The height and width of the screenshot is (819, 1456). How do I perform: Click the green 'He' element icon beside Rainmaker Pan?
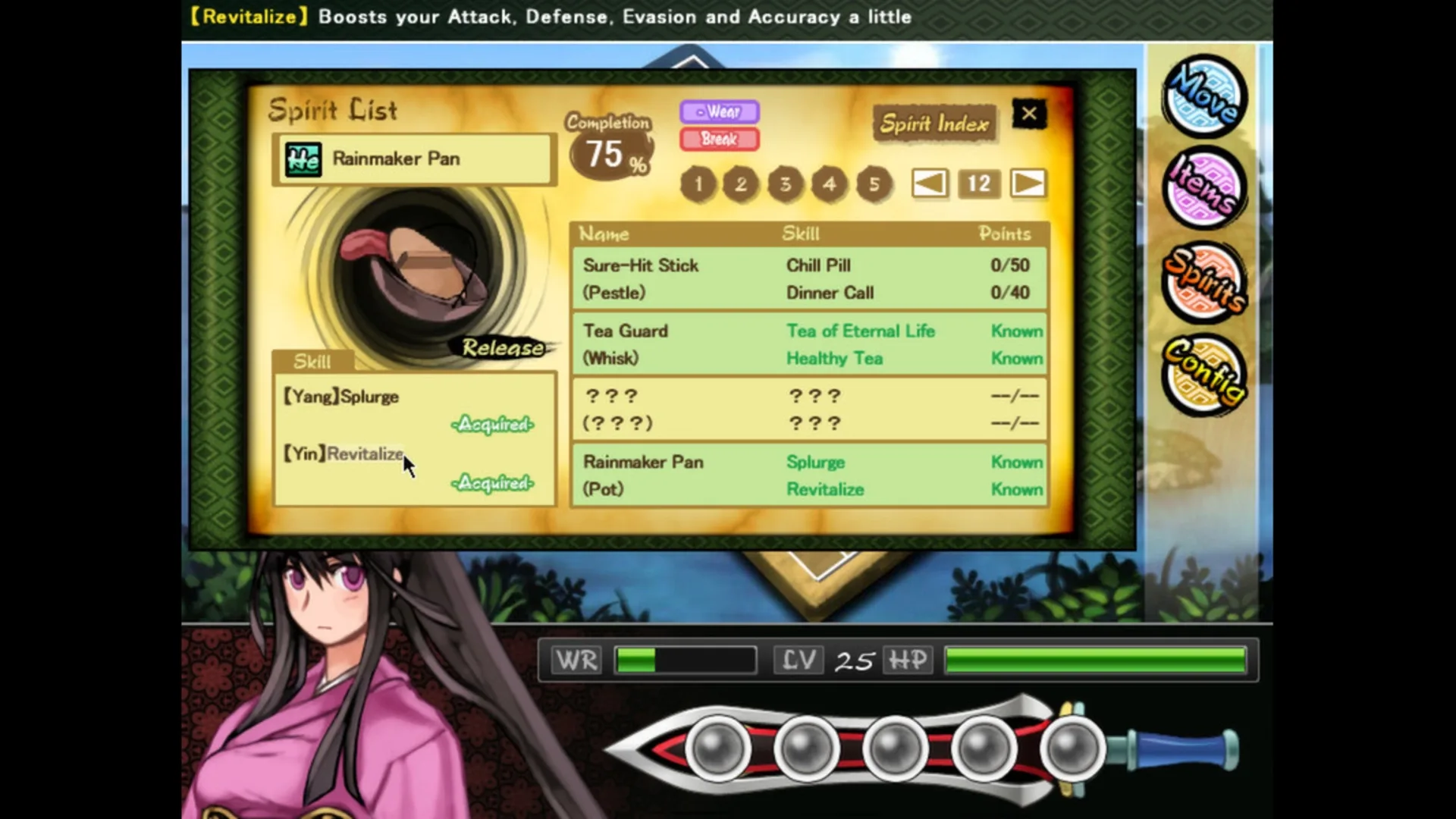(303, 158)
